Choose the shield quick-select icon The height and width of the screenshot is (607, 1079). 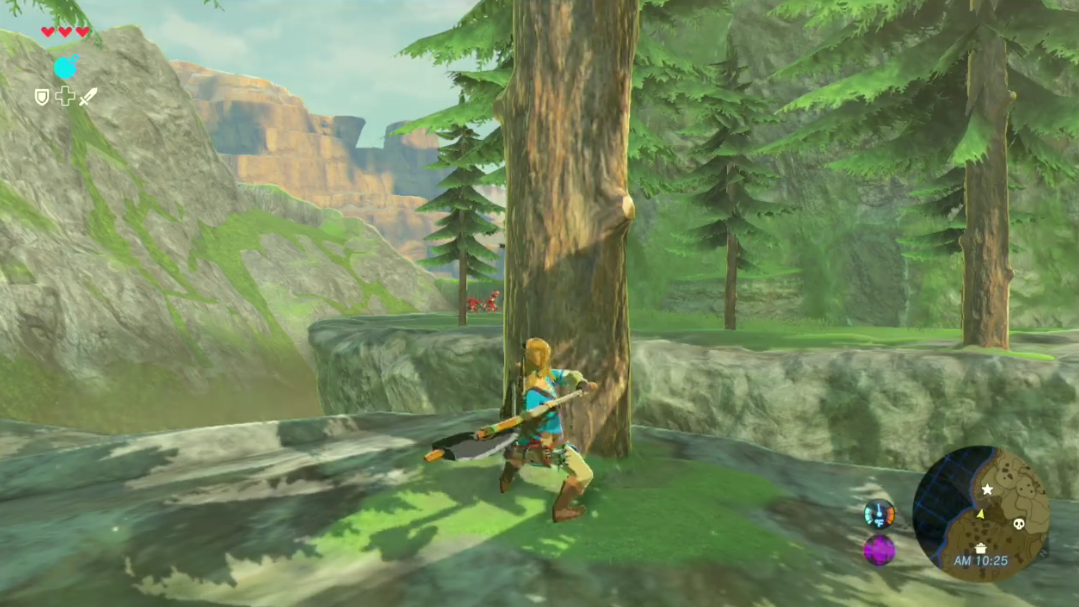click(x=42, y=97)
